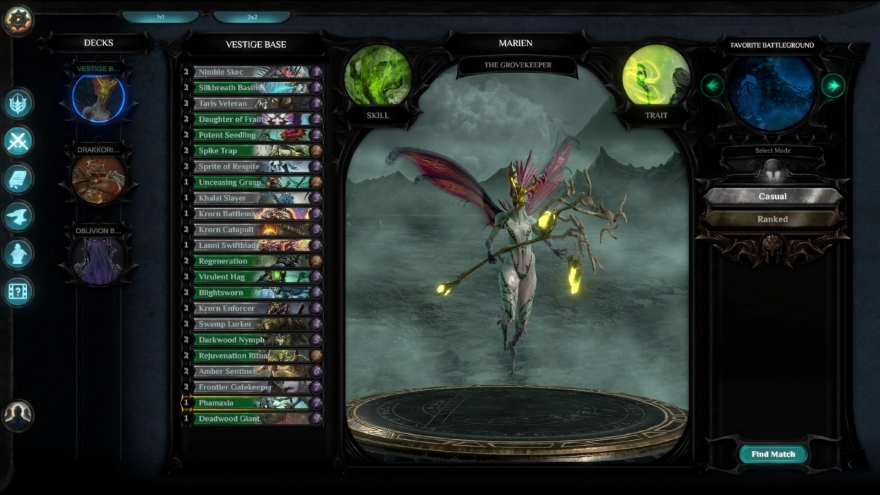The image size is (880, 495).
Task: Open the gear settings icon
Action: tap(17, 19)
